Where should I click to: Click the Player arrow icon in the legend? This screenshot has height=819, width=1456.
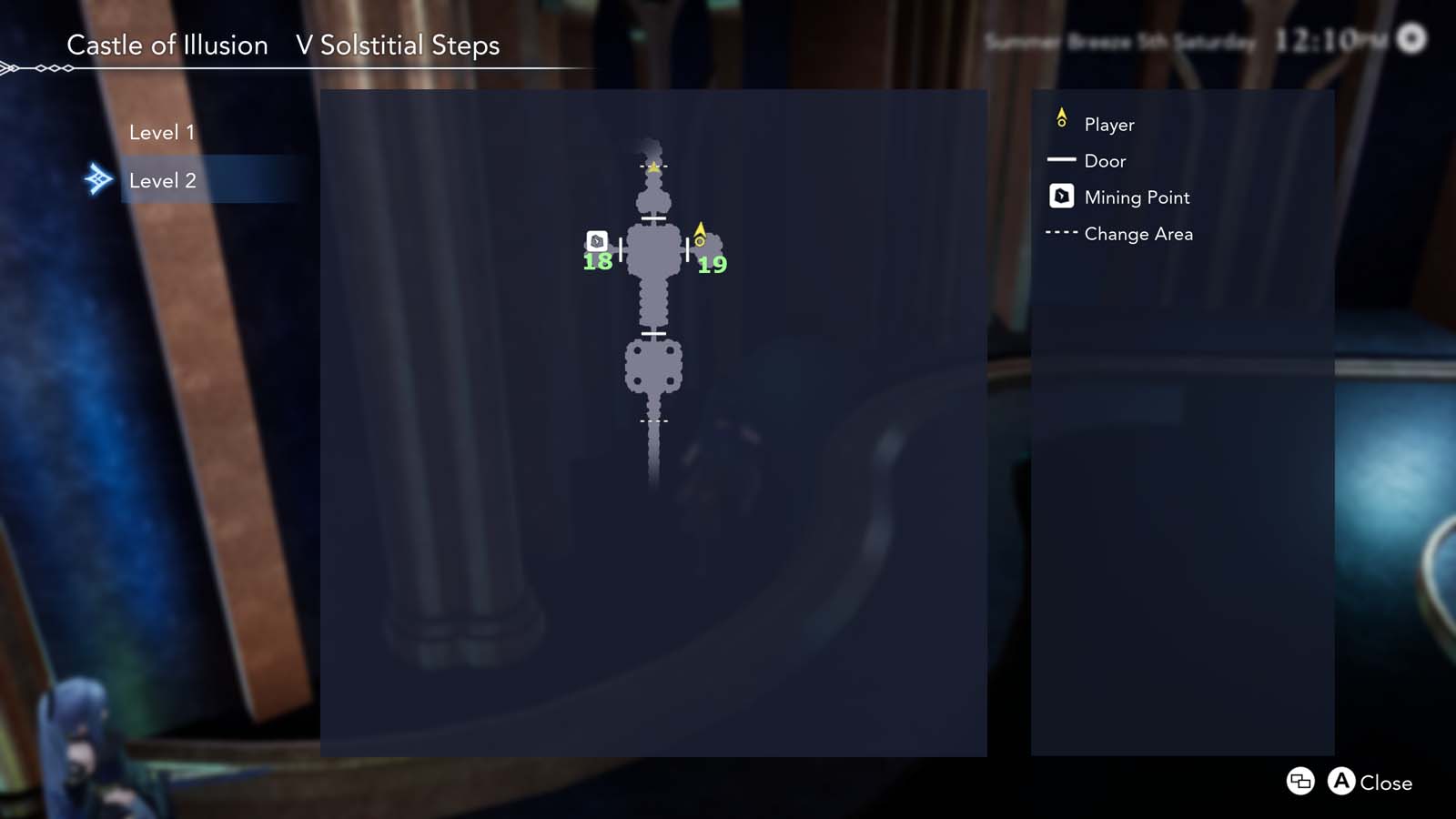pos(1060,118)
